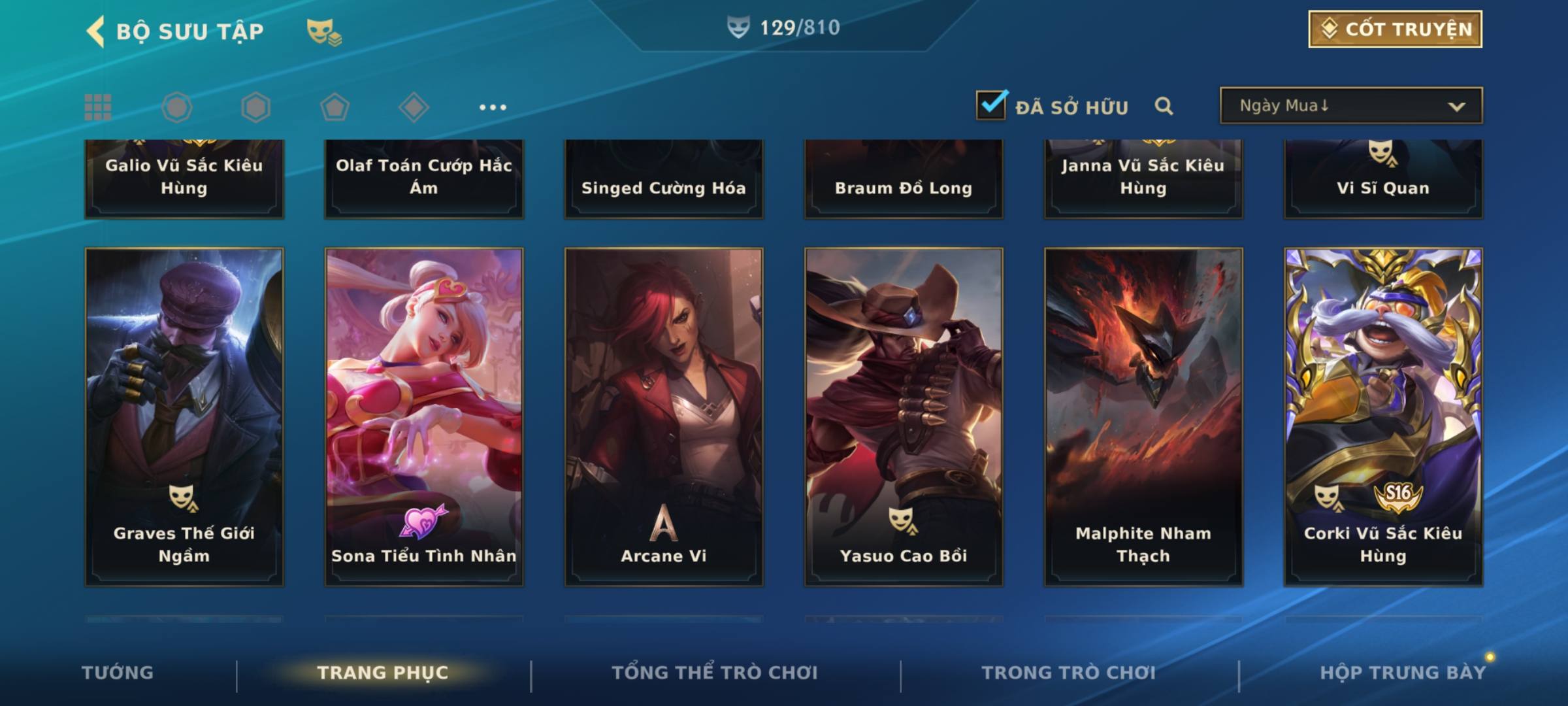Select the Graves Thế Giới Ngầm skin
This screenshot has height=706, width=1568.
coord(184,416)
